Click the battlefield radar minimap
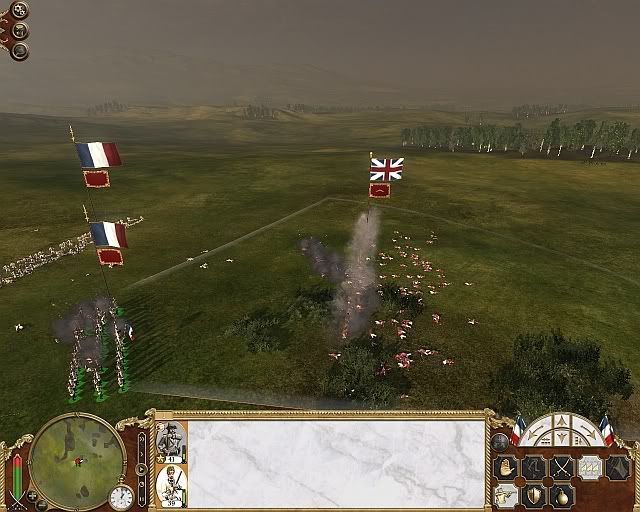 coord(77,461)
